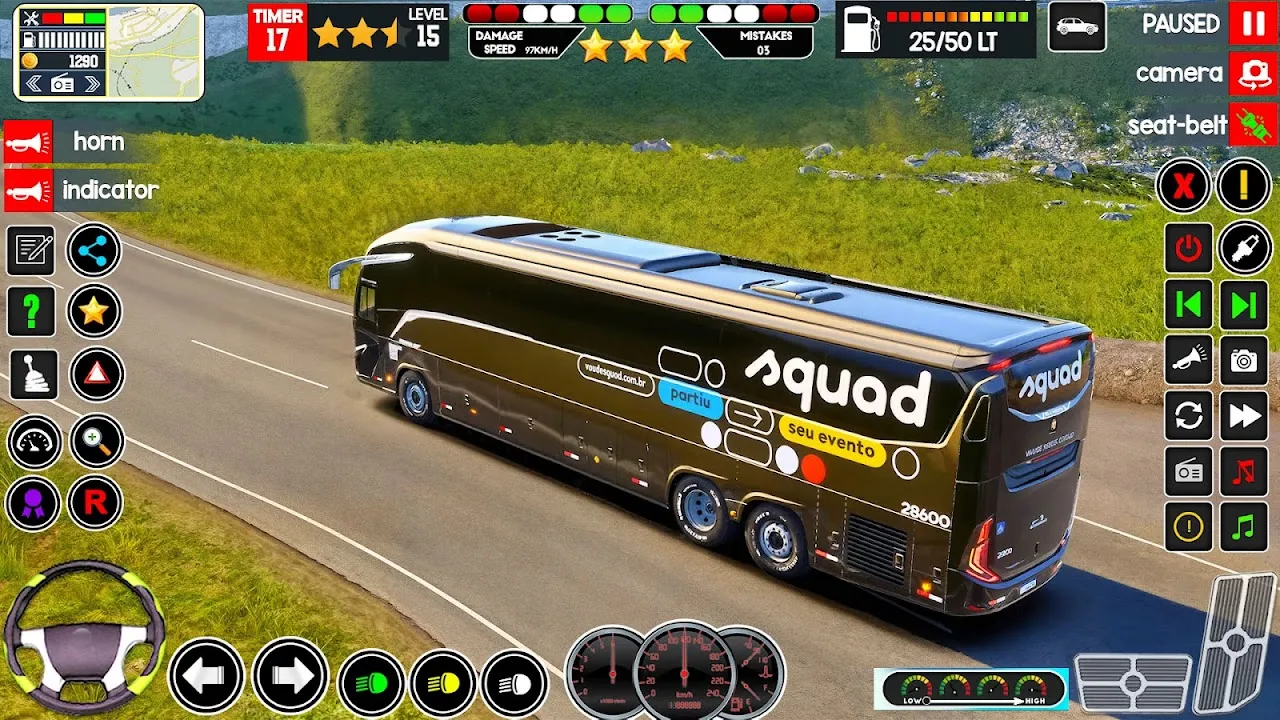Steer with the right arrow button
Image resolution: width=1280 pixels, height=720 pixels.
pyautogui.click(x=290, y=677)
